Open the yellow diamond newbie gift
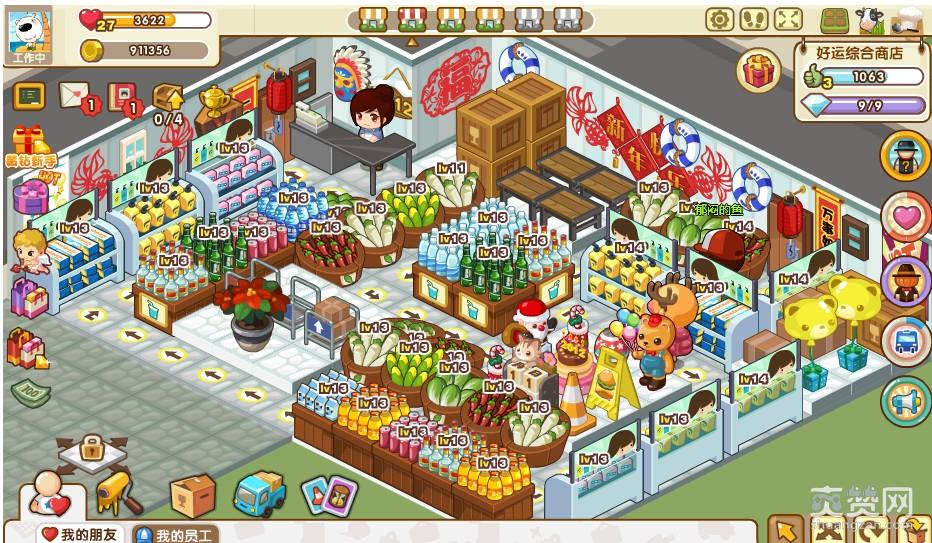 pos(30,146)
